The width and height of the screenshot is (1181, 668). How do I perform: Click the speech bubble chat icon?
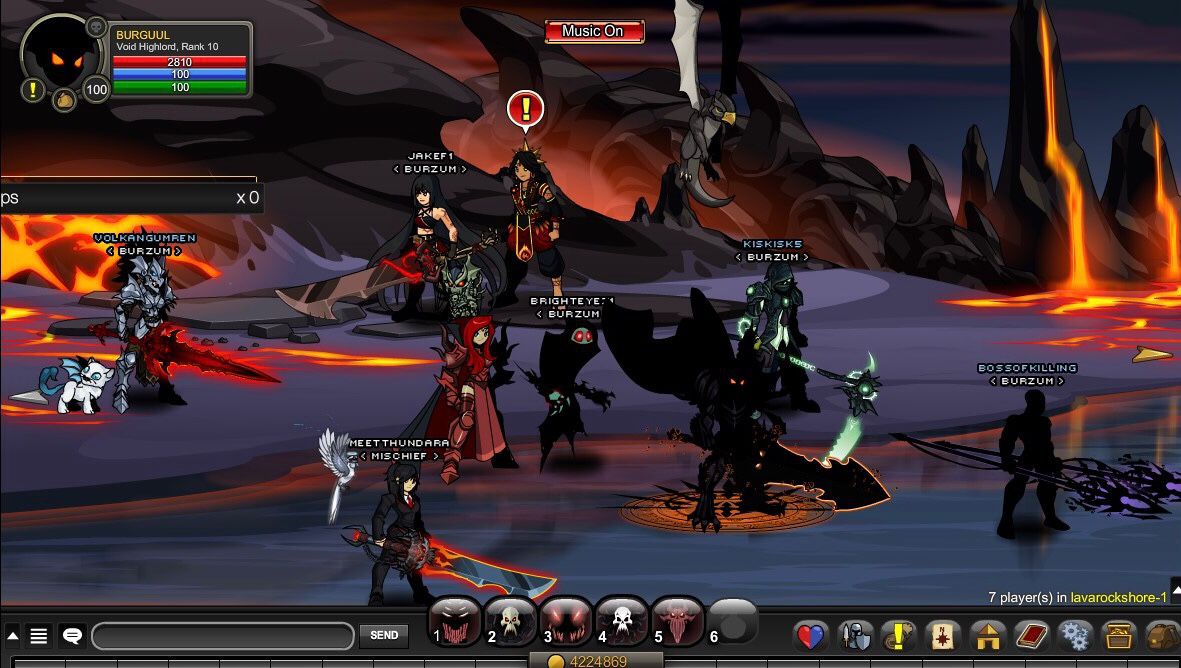(x=72, y=635)
